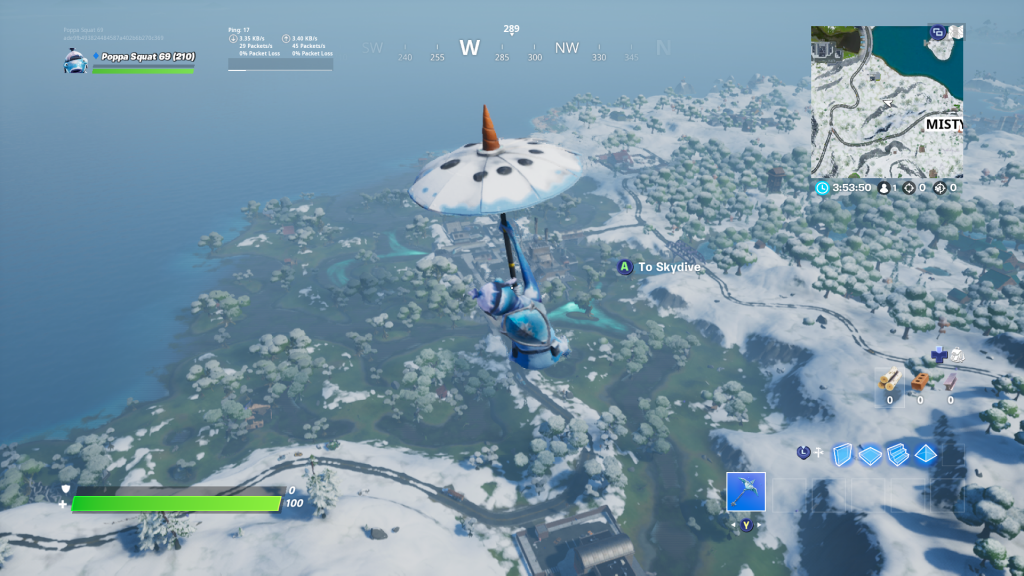Select wood building material

[889, 380]
